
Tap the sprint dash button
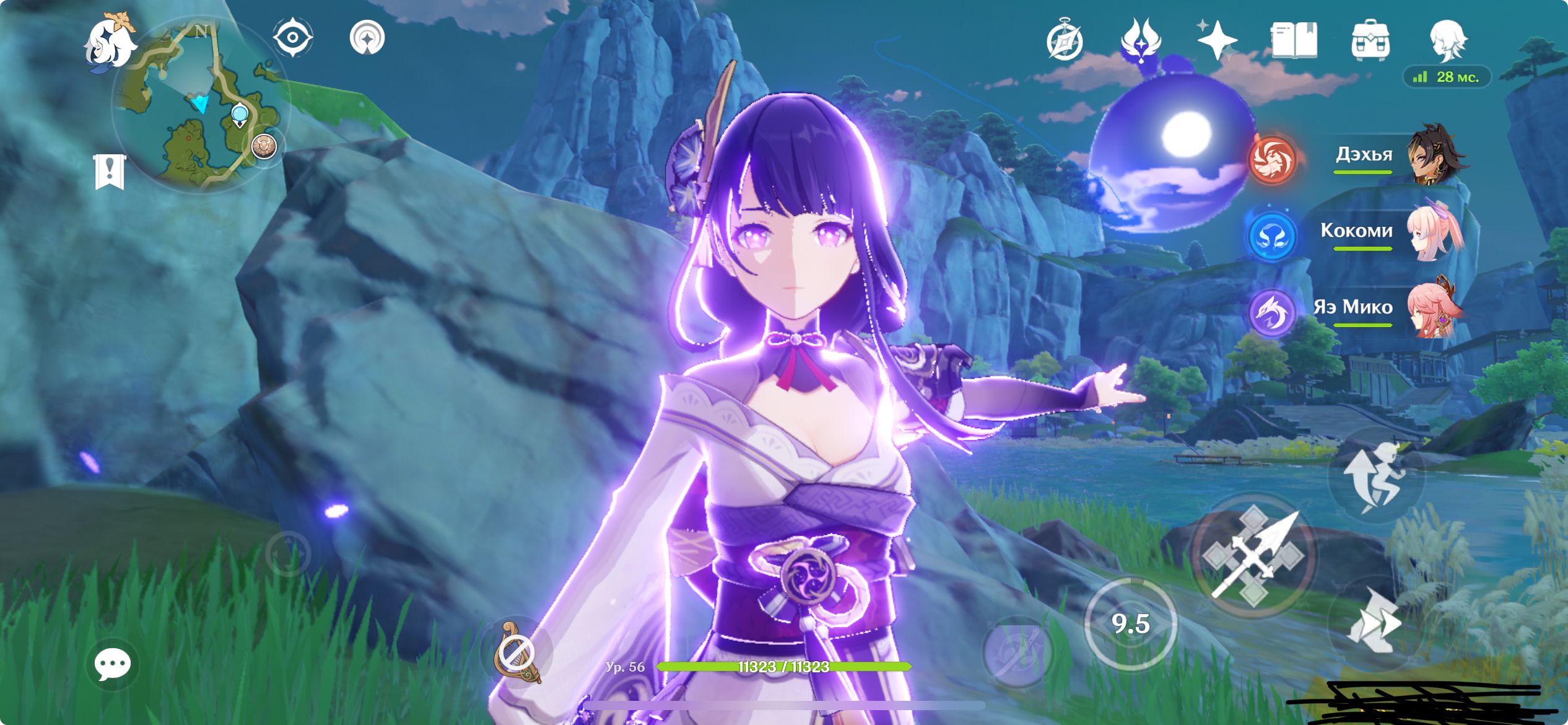(1375, 623)
